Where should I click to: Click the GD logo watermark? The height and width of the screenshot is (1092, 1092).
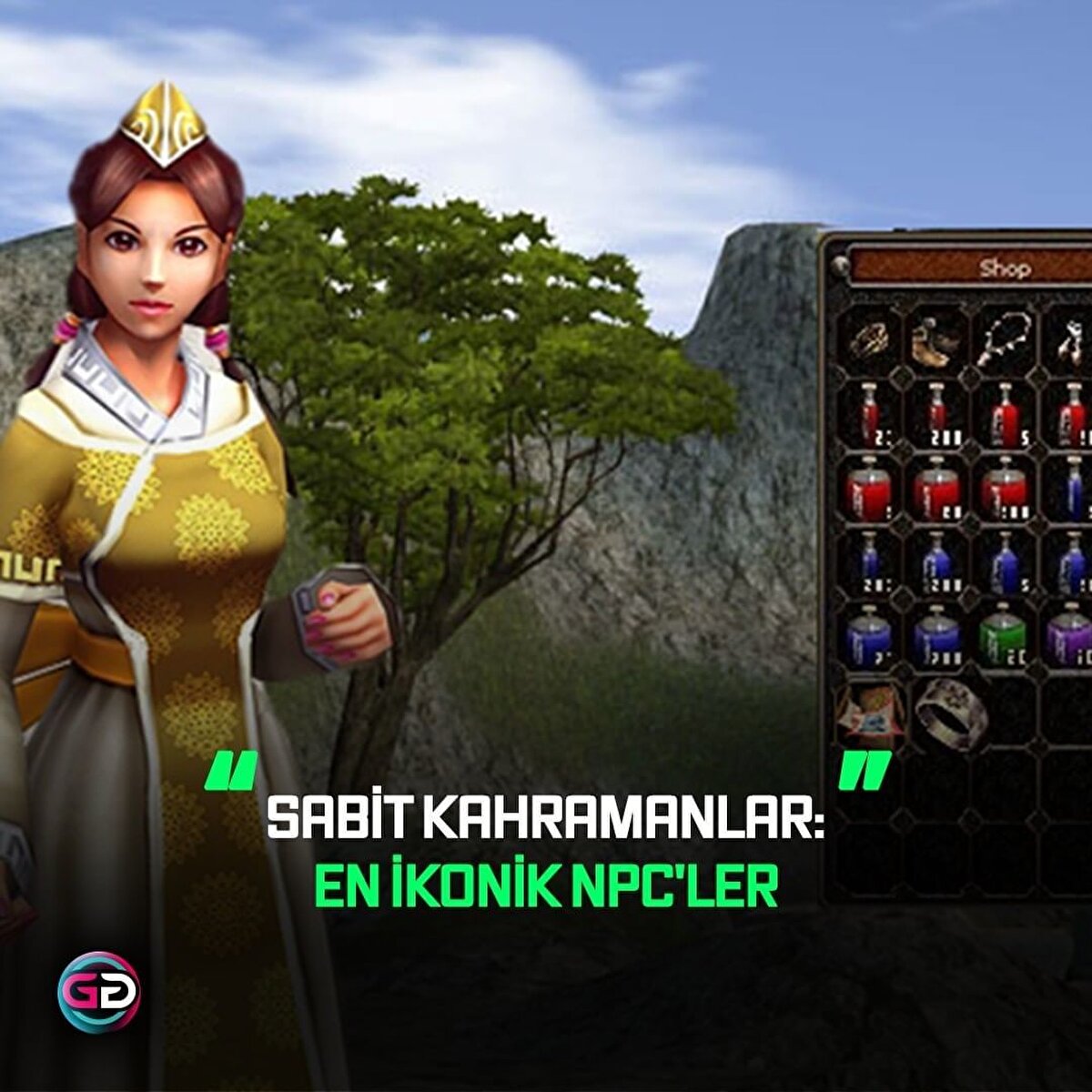pos(98,992)
